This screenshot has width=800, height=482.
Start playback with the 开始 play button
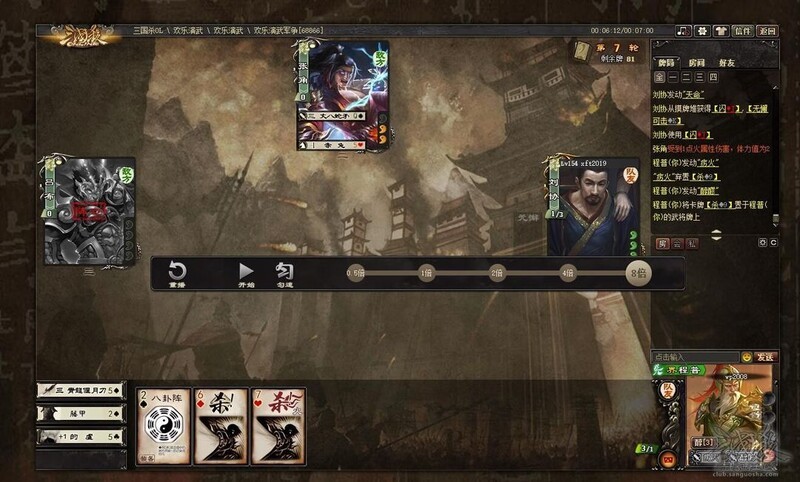click(246, 273)
